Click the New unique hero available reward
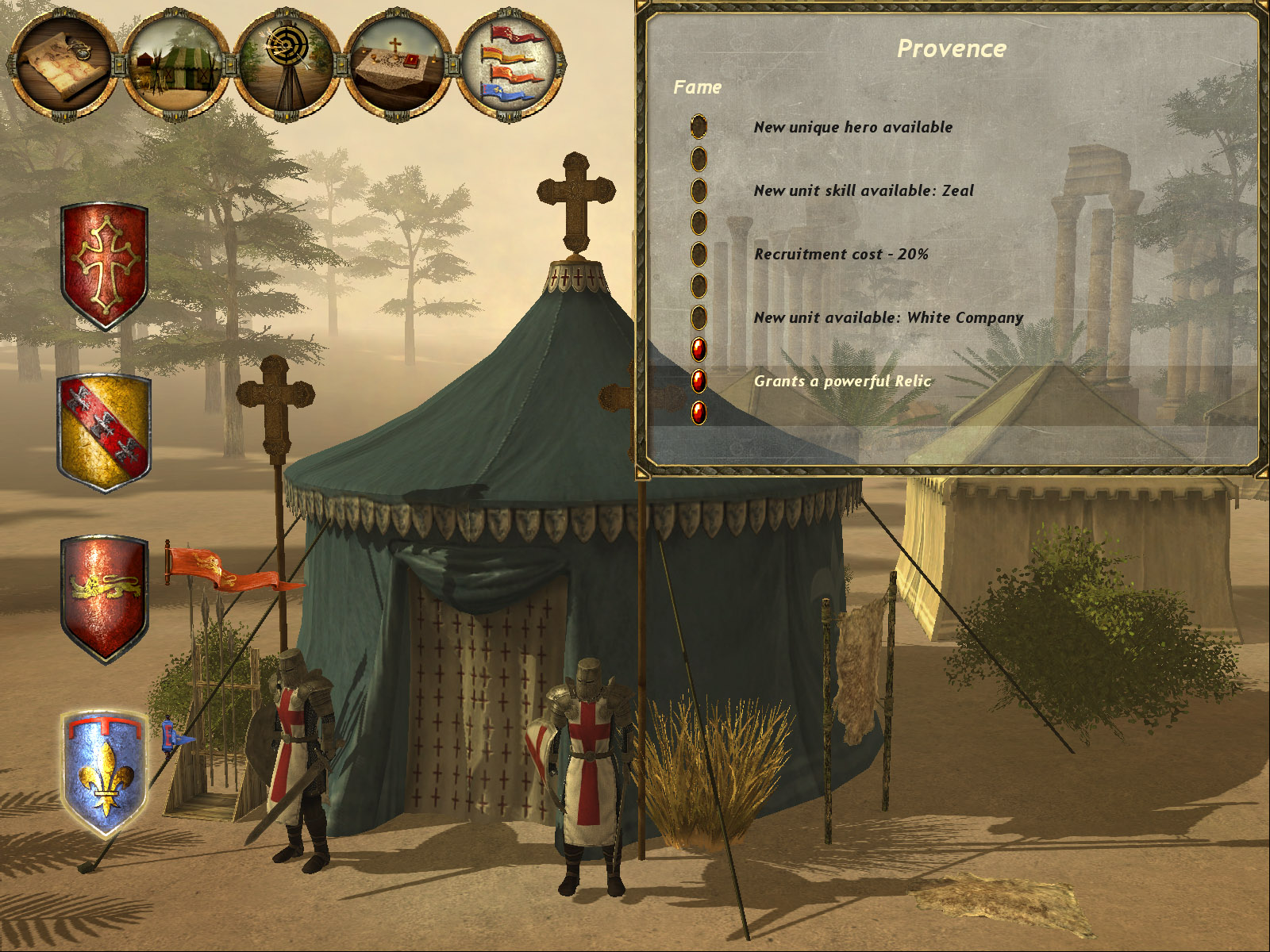Screen dimensions: 1270x952 (x=853, y=126)
